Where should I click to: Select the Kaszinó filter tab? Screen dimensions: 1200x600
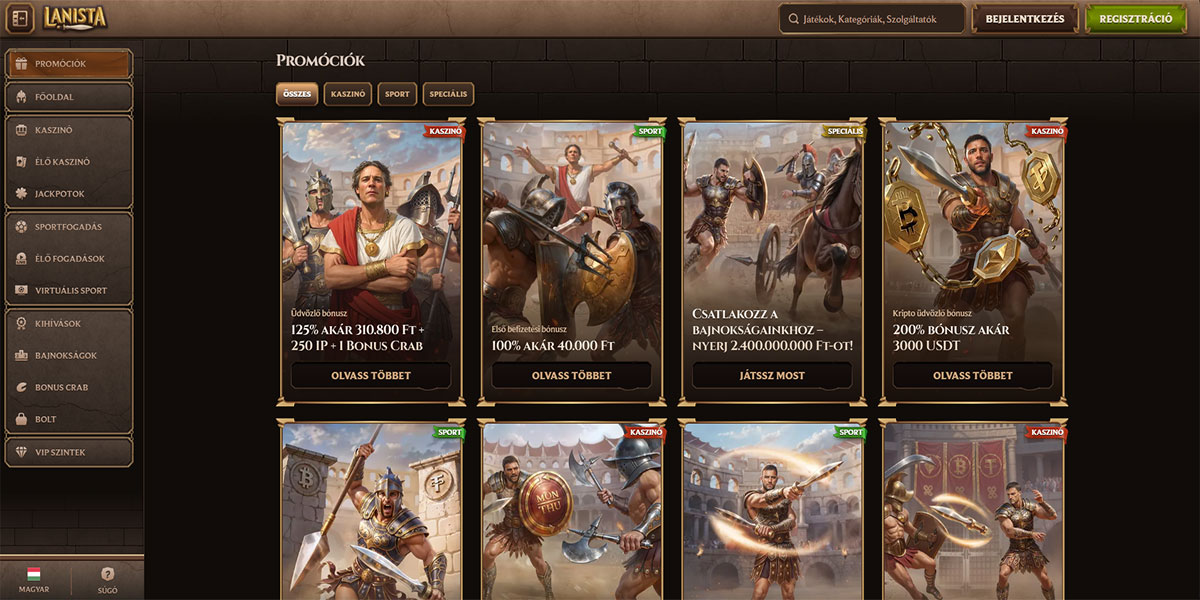pos(348,94)
